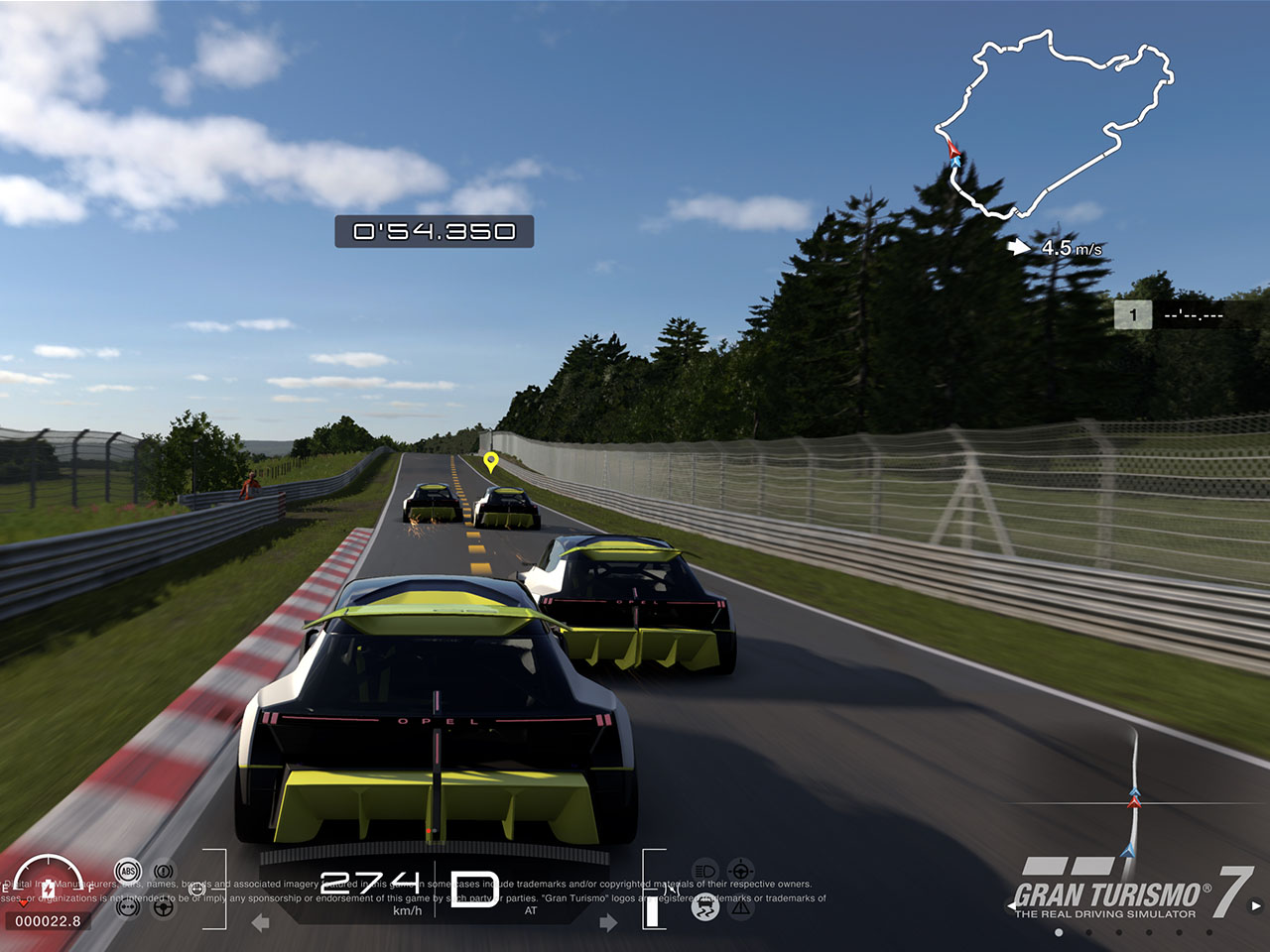1270x952 pixels.
Task: Toggle the headlights indicator icon
Action: (x=704, y=872)
